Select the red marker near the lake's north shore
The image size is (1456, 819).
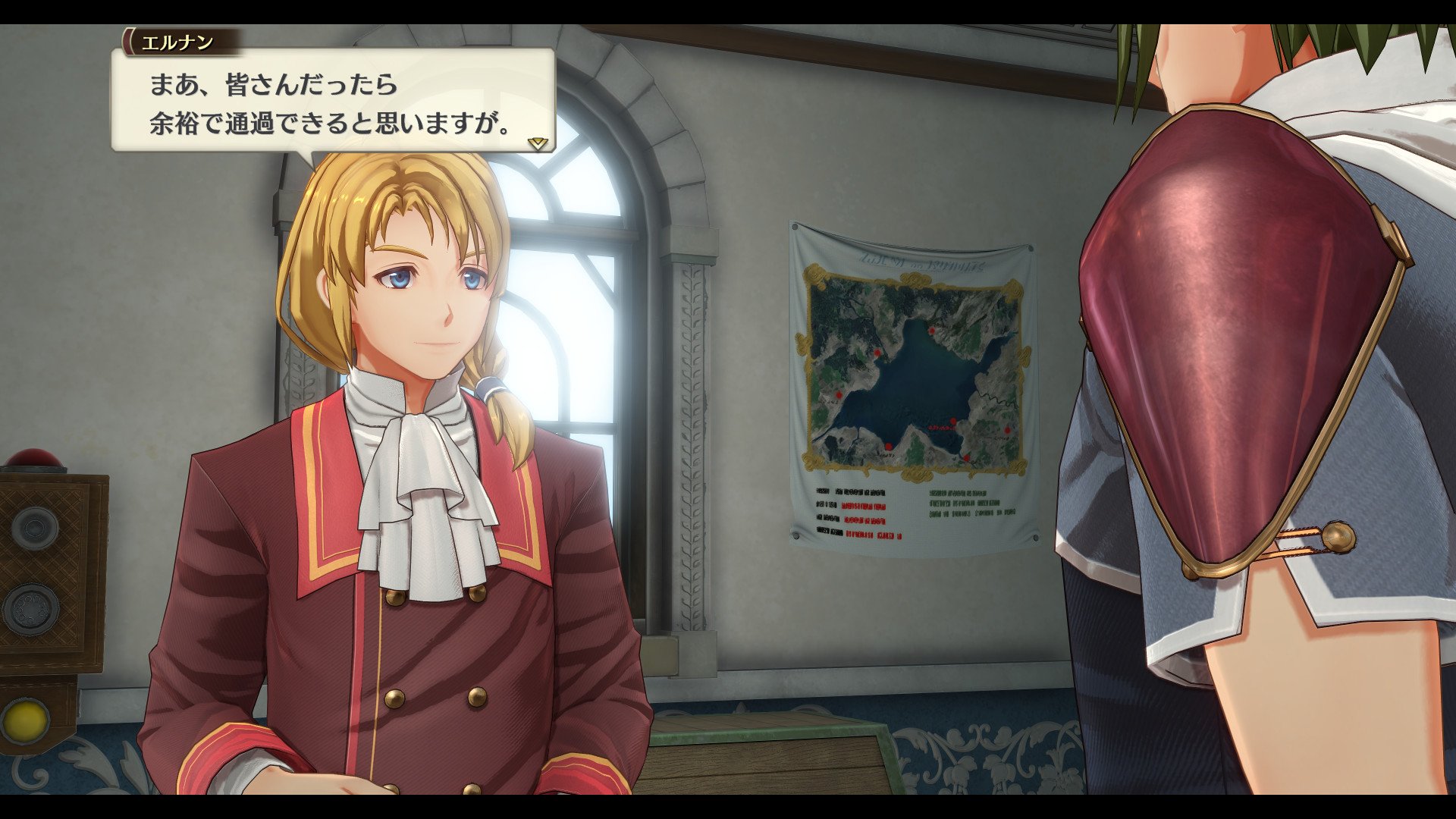coord(931,330)
